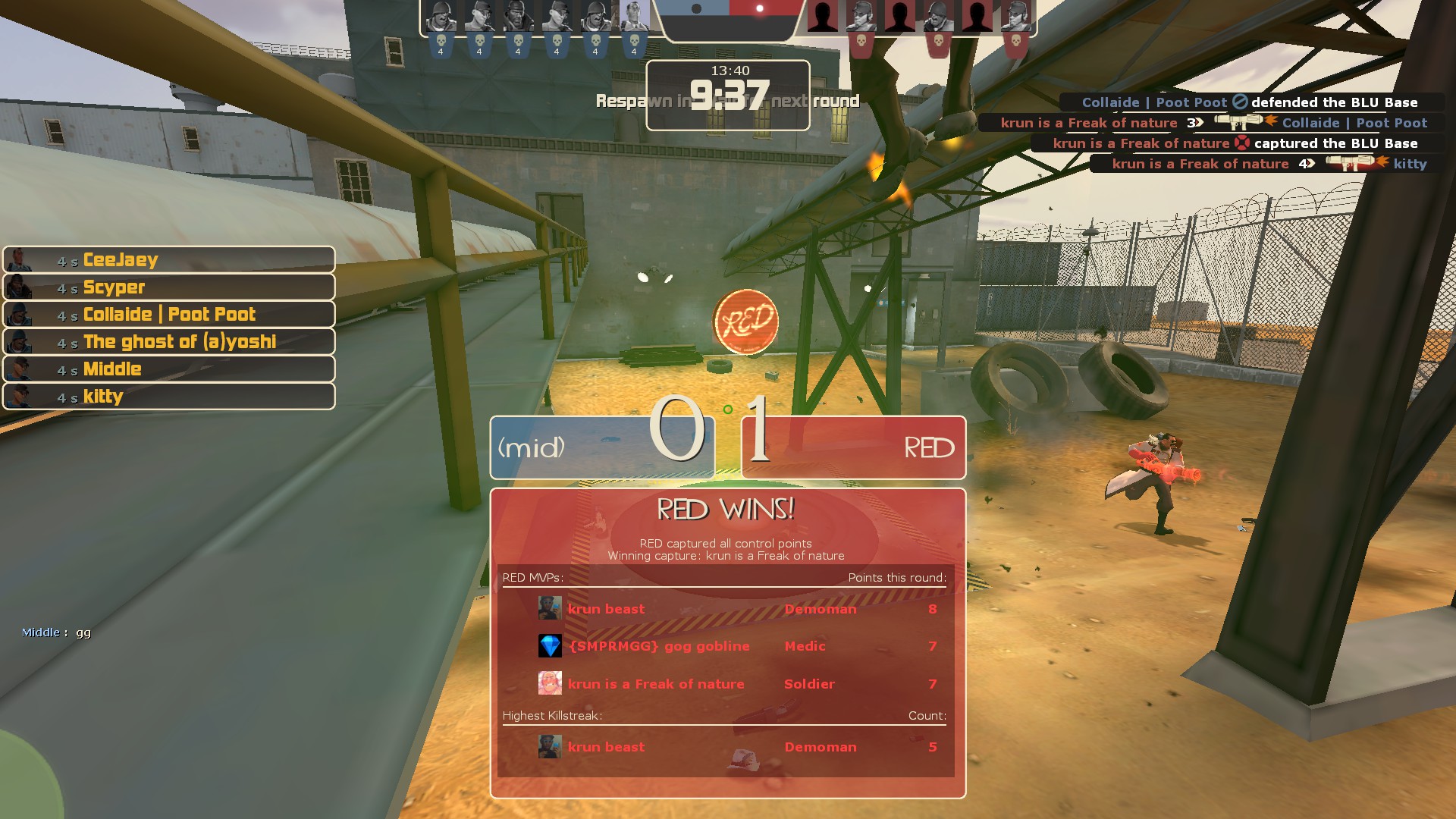Click The ghost of (a)yoshi player row
Image resolution: width=1456 pixels, height=819 pixels.
[168, 342]
